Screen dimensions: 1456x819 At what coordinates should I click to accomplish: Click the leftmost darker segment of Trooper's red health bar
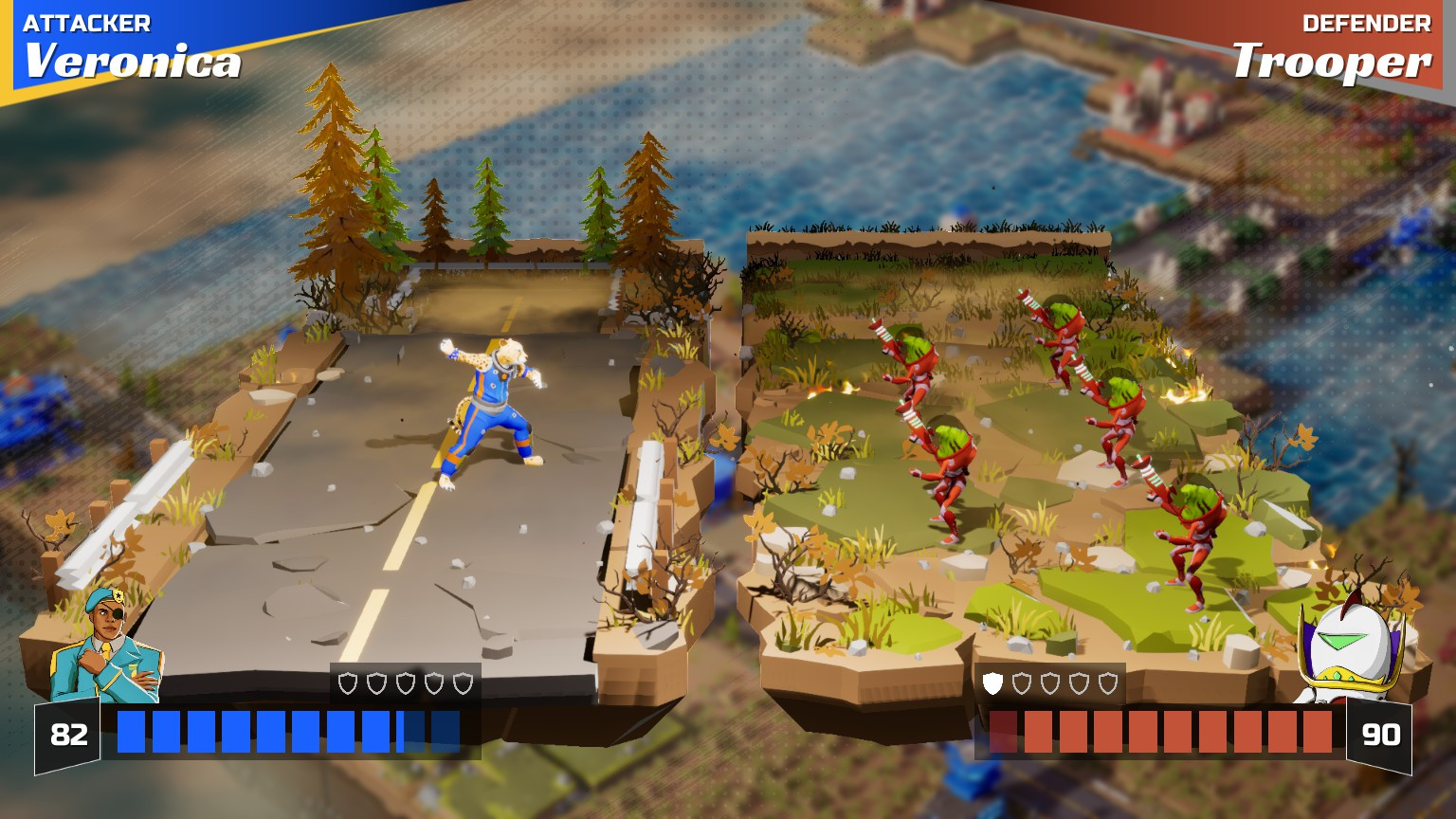(1003, 732)
